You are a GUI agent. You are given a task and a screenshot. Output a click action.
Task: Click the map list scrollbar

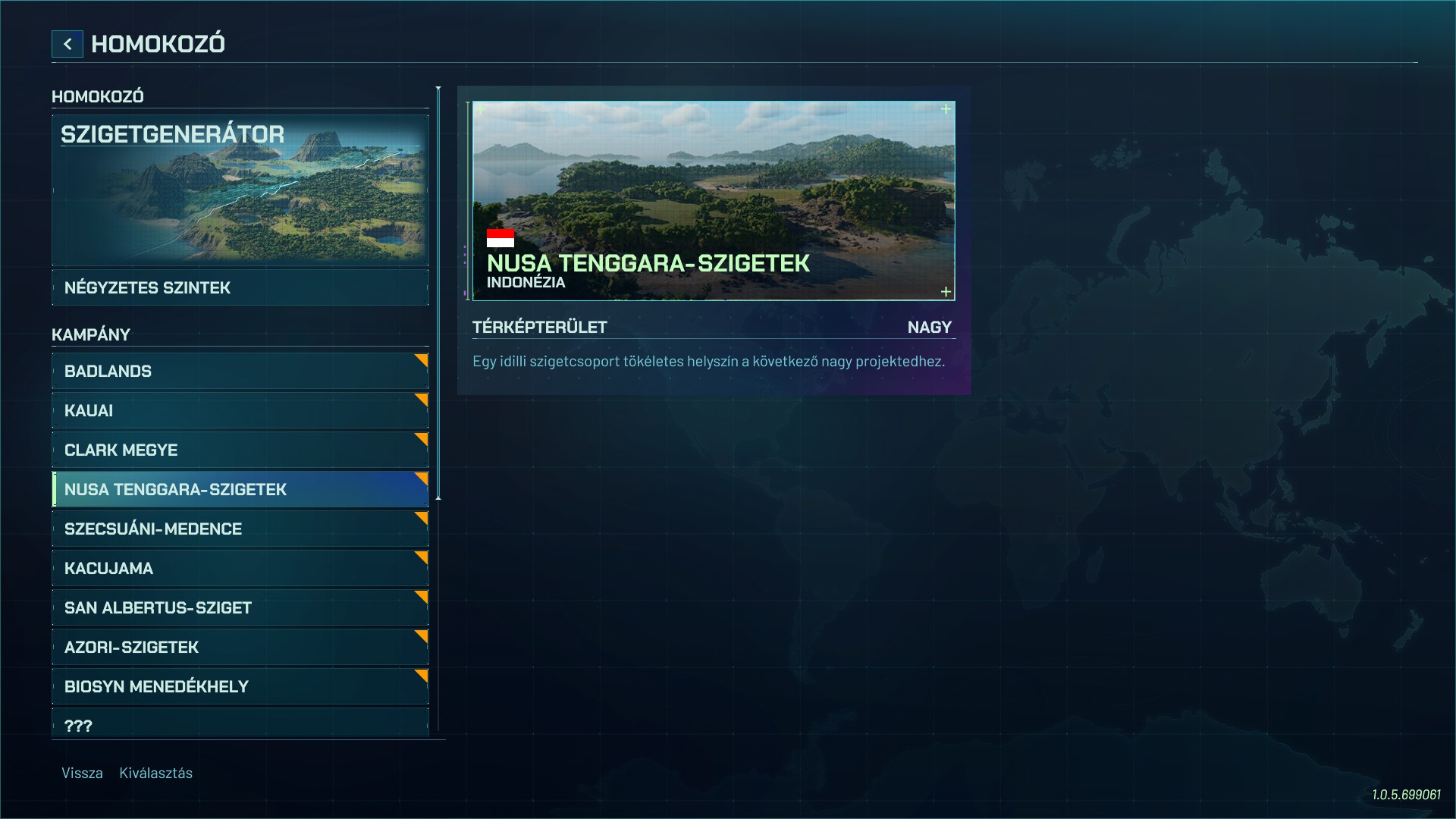438,293
